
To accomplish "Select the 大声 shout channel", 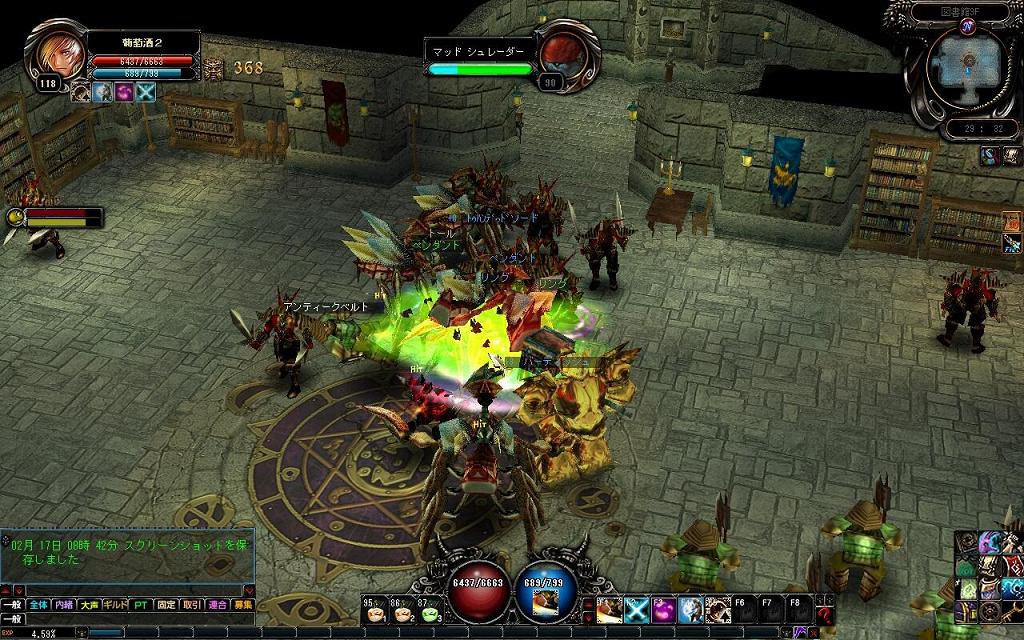I will [x=90, y=605].
